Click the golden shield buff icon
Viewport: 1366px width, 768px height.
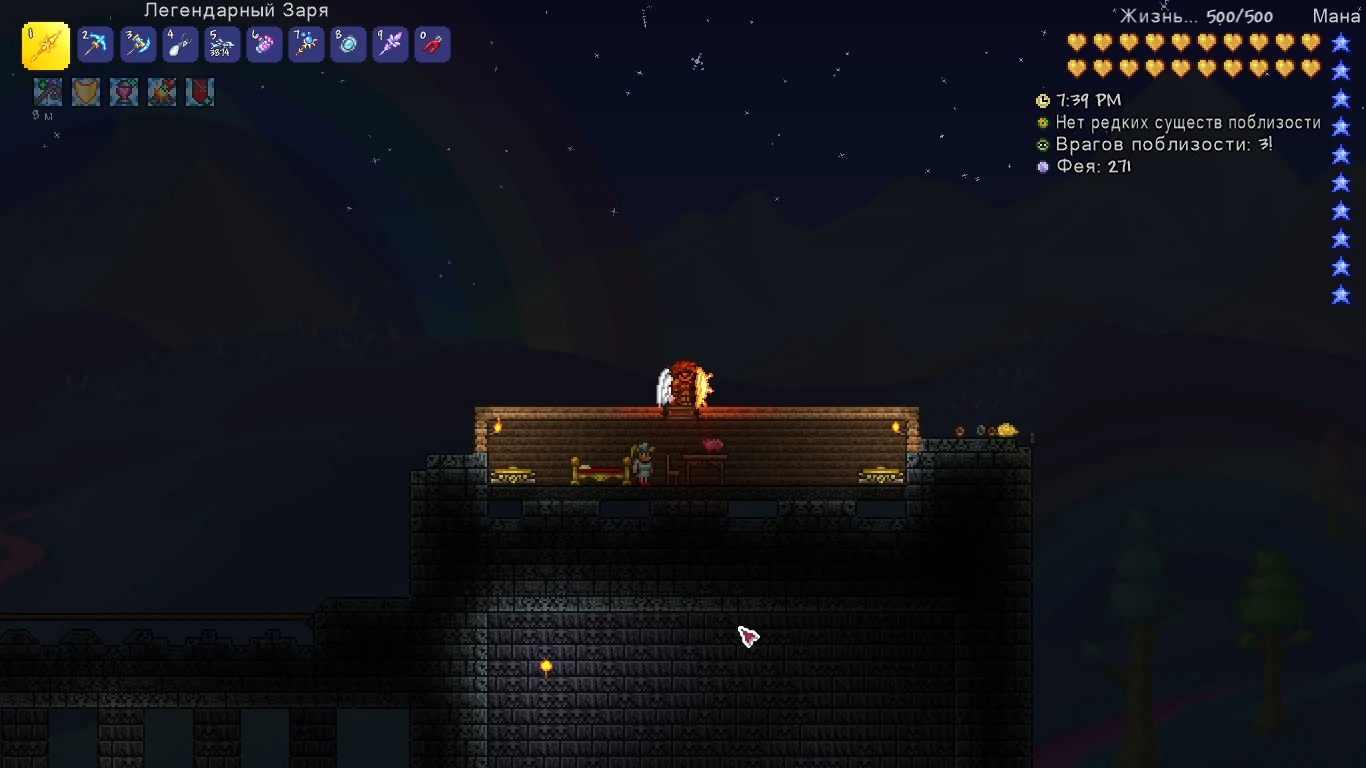click(x=86, y=92)
